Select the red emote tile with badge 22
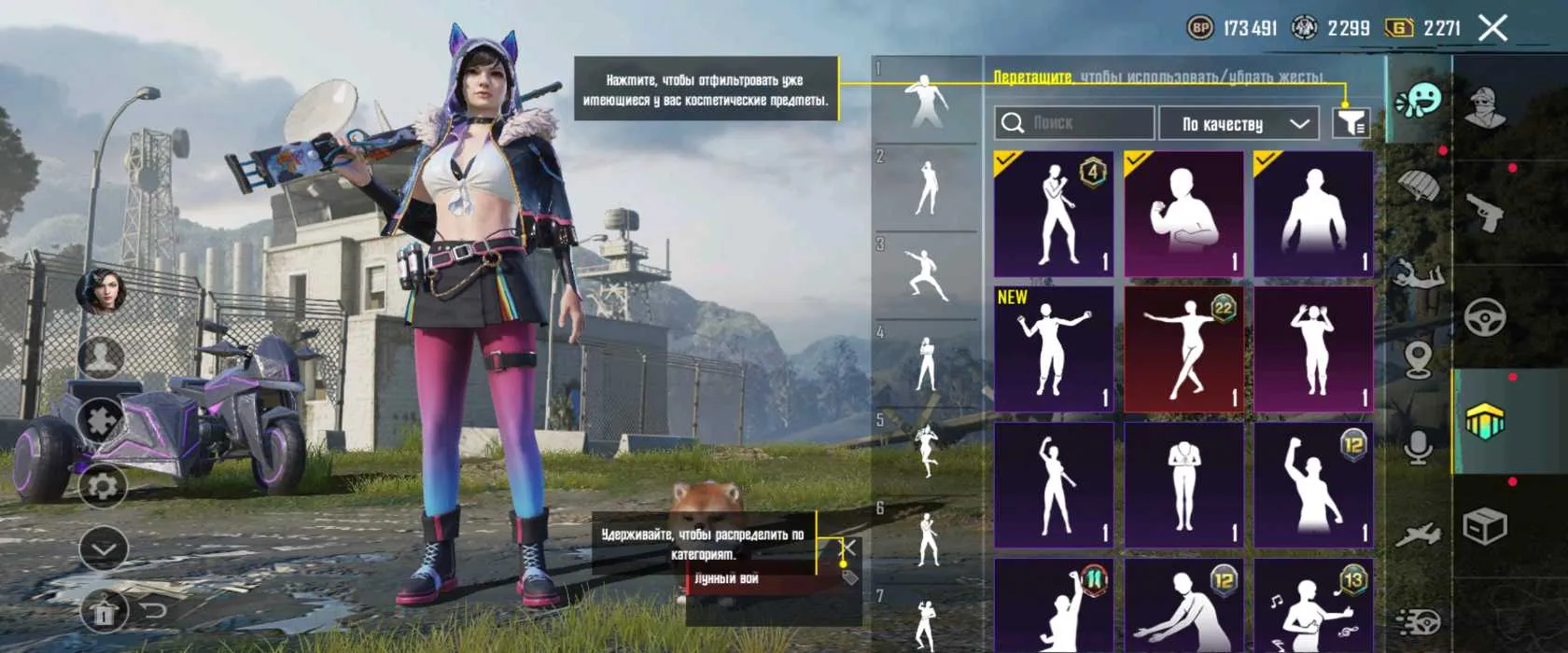 click(x=1183, y=349)
